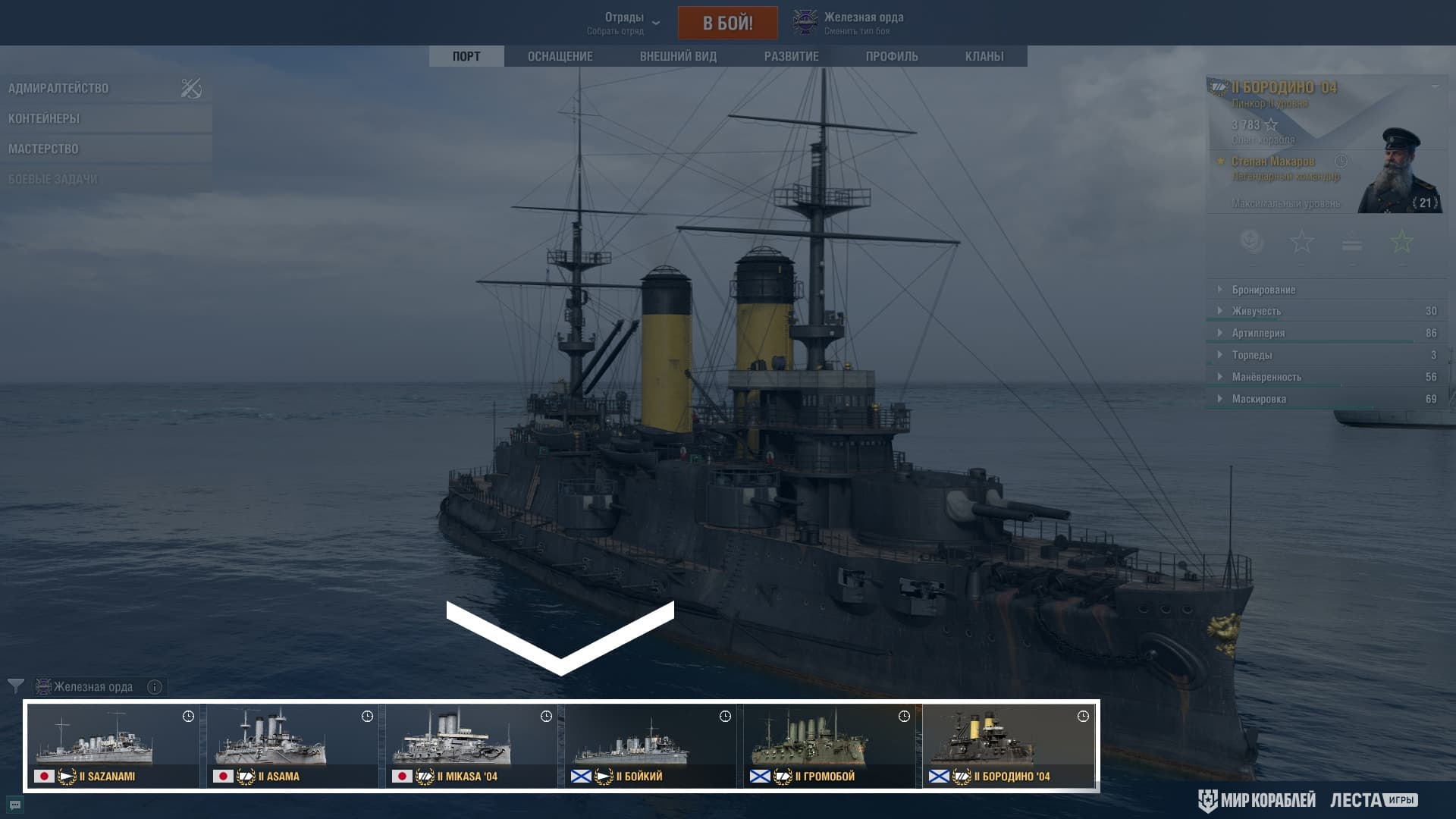Select the Бойкий ship card
The height and width of the screenshot is (819, 1456).
tap(651, 745)
